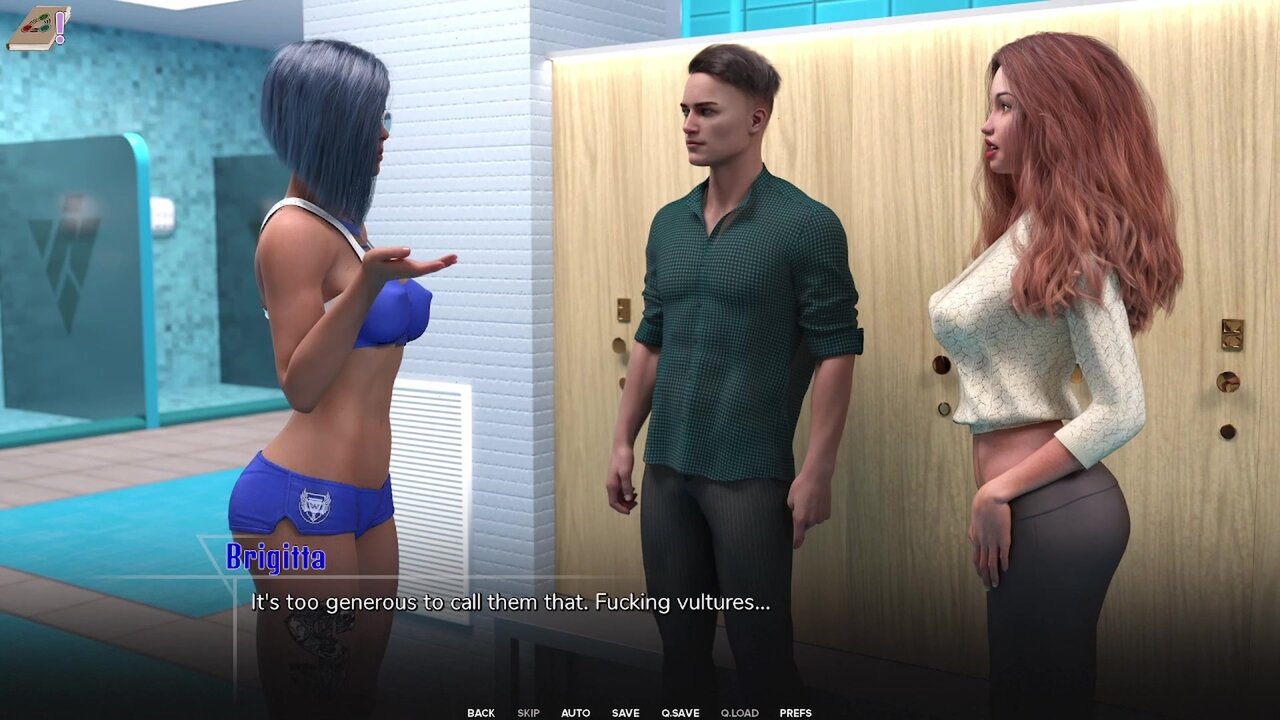Quick save with Q.SAVE

(x=680, y=713)
